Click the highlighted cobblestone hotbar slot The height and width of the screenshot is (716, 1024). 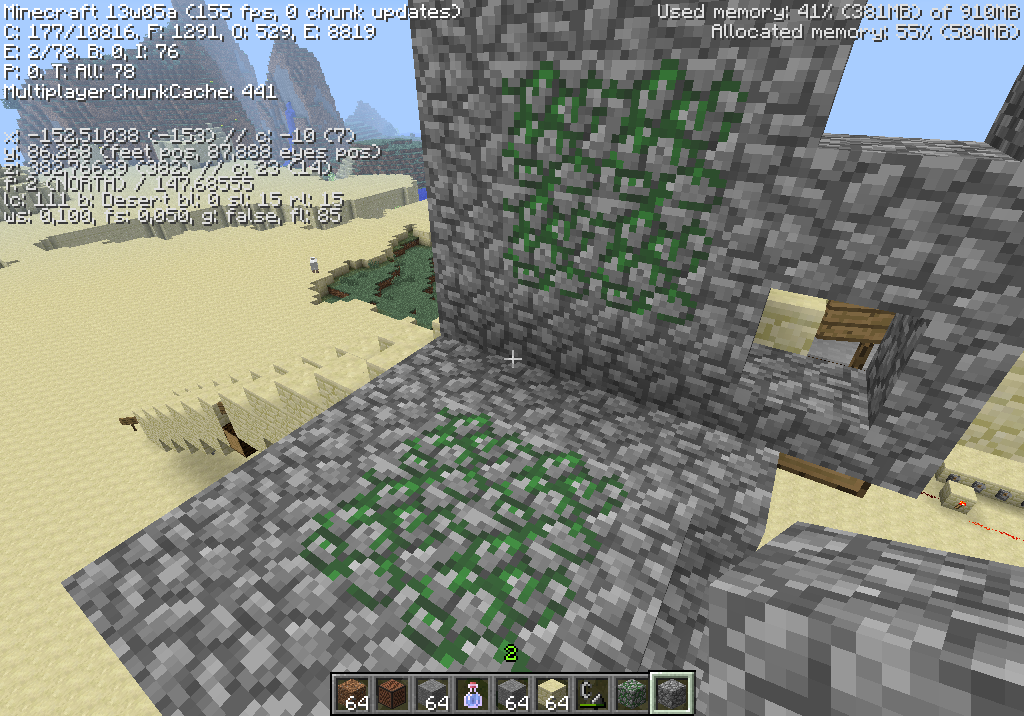click(672, 692)
